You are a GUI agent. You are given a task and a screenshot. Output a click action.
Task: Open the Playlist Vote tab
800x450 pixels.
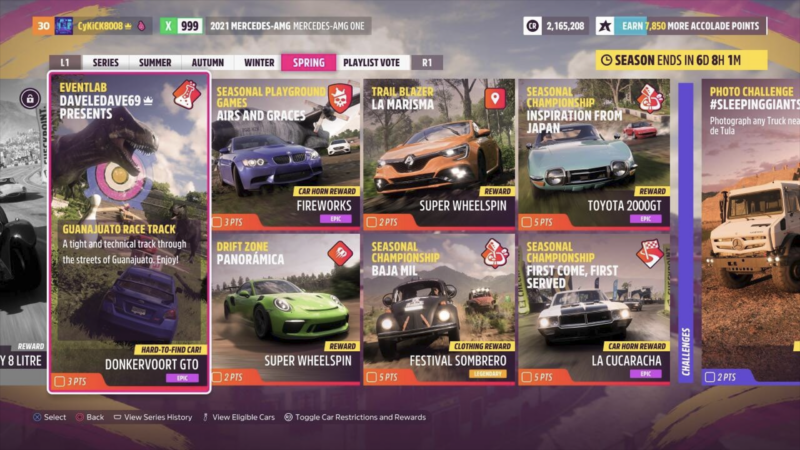(x=372, y=62)
